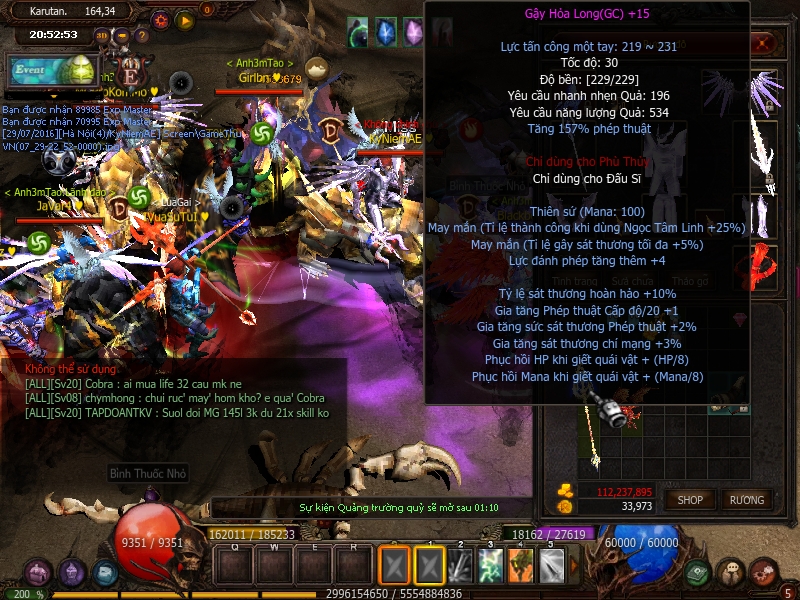Click the orange play arrow button

[x=185, y=19]
